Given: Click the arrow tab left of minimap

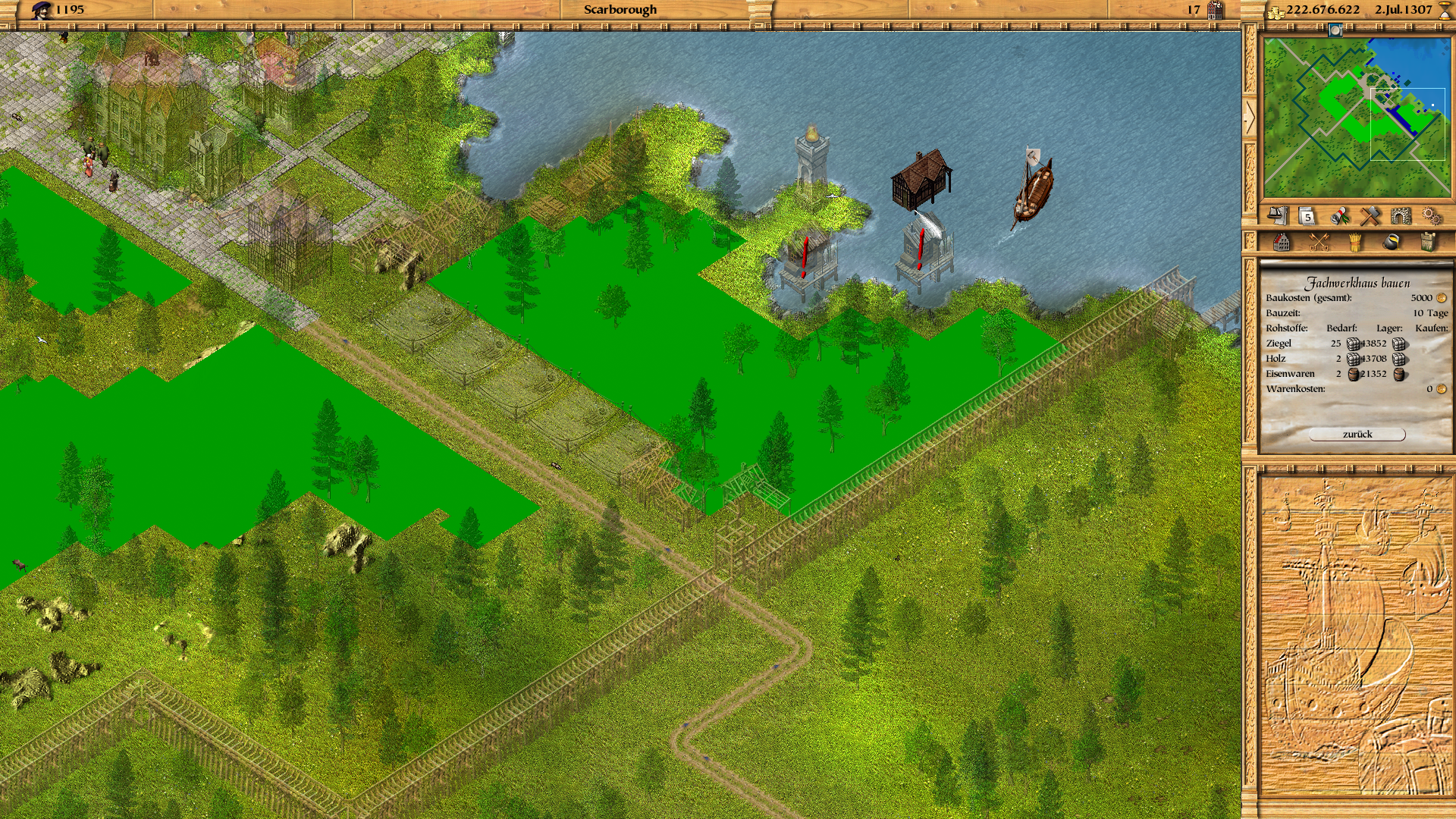Looking at the screenshot, I should pyautogui.click(x=1249, y=116).
